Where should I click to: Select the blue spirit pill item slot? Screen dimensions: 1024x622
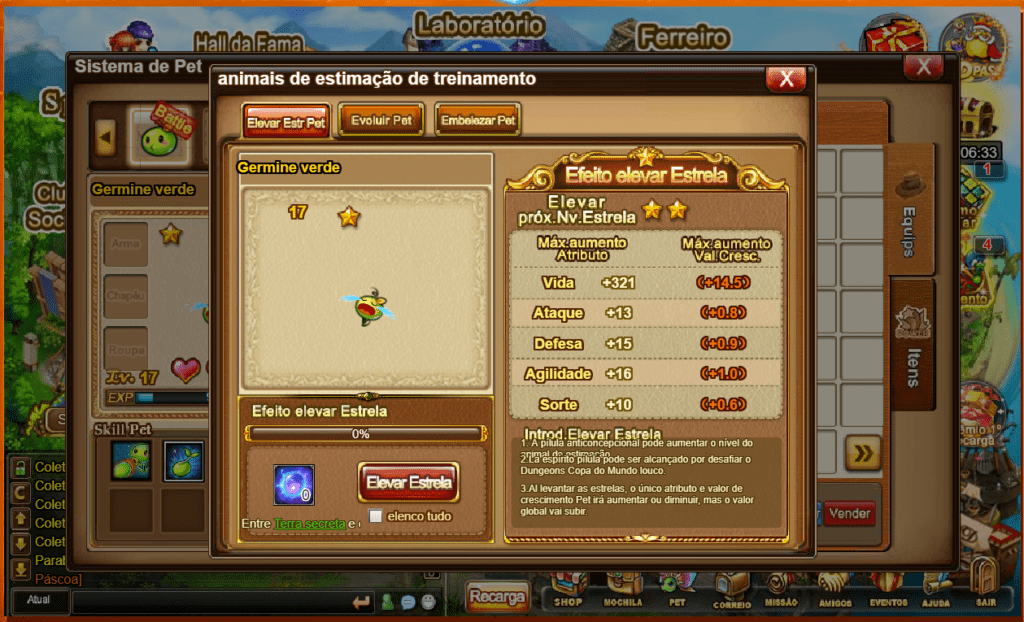pos(294,485)
